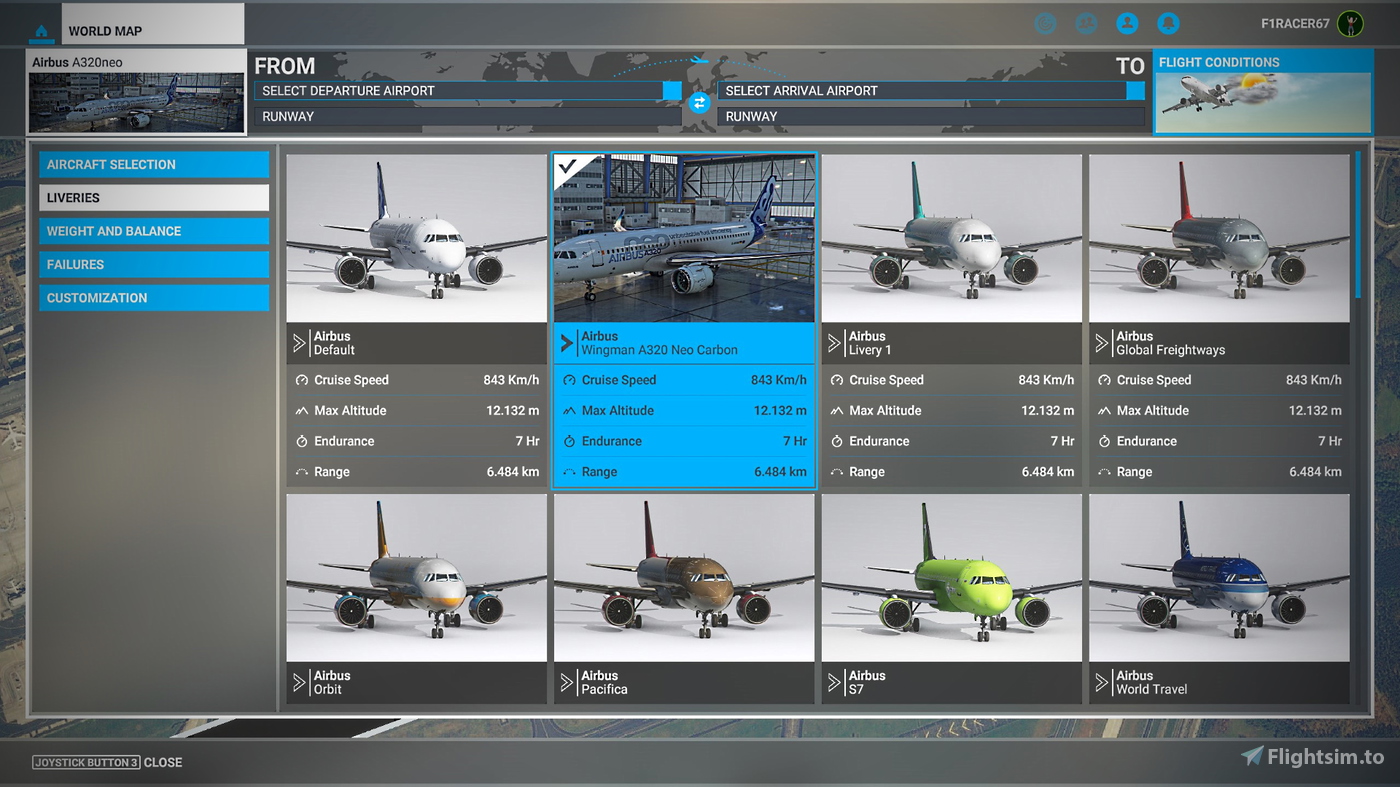The height and width of the screenshot is (787, 1400).
Task: Click the Endurance stopwatch icon on Airbus Default
Action: pyautogui.click(x=304, y=440)
